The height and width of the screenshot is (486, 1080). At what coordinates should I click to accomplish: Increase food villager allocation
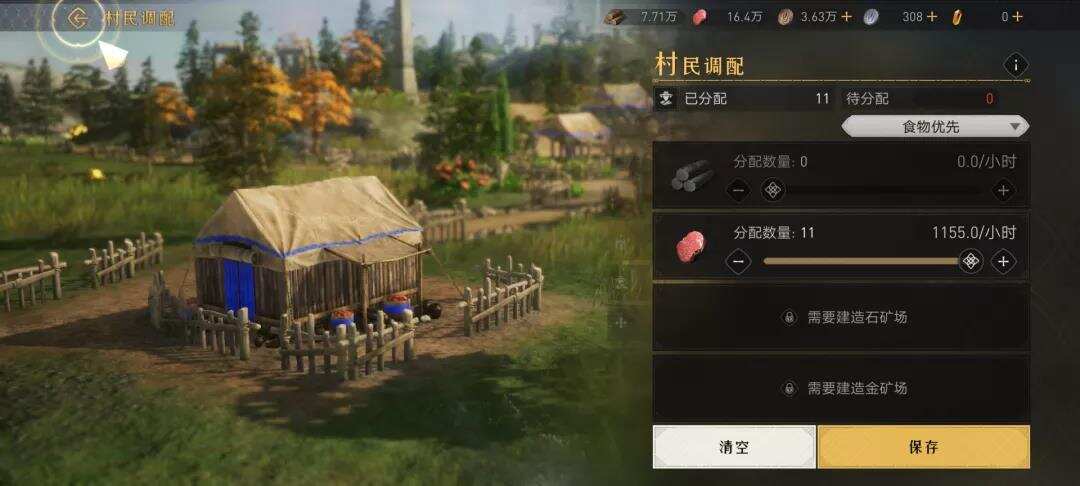pyautogui.click(x=1003, y=262)
